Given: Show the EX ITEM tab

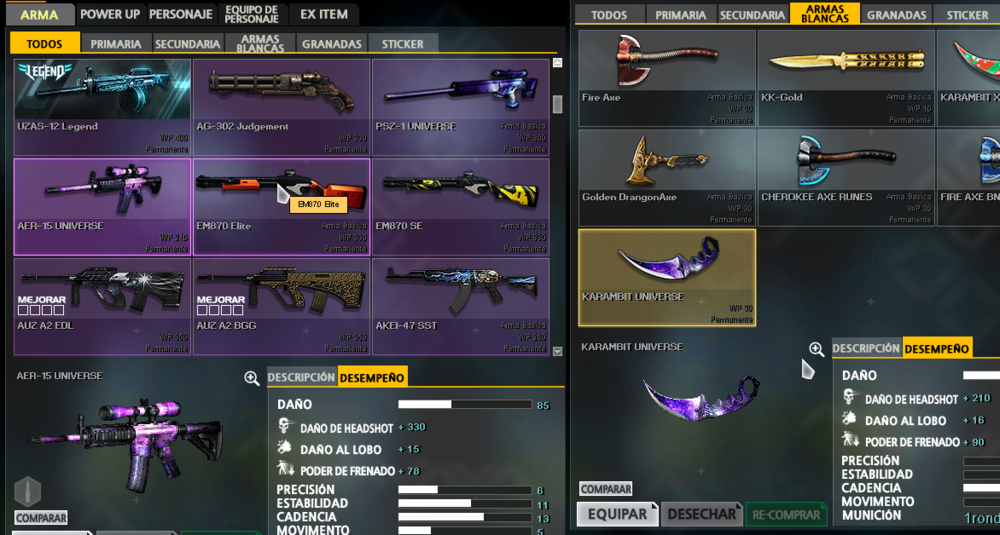Looking at the screenshot, I should (x=324, y=15).
